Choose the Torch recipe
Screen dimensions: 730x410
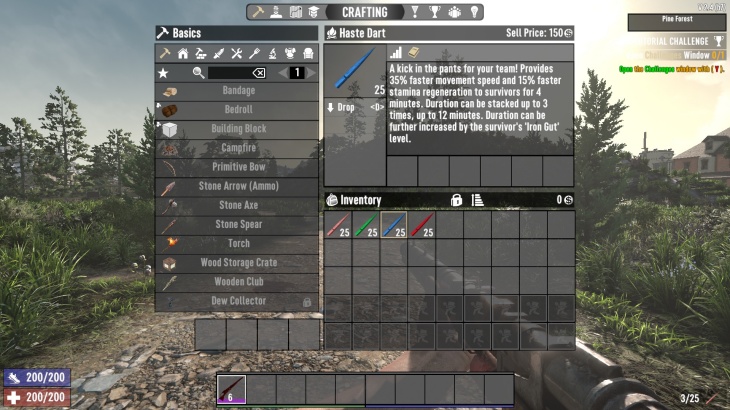237,243
